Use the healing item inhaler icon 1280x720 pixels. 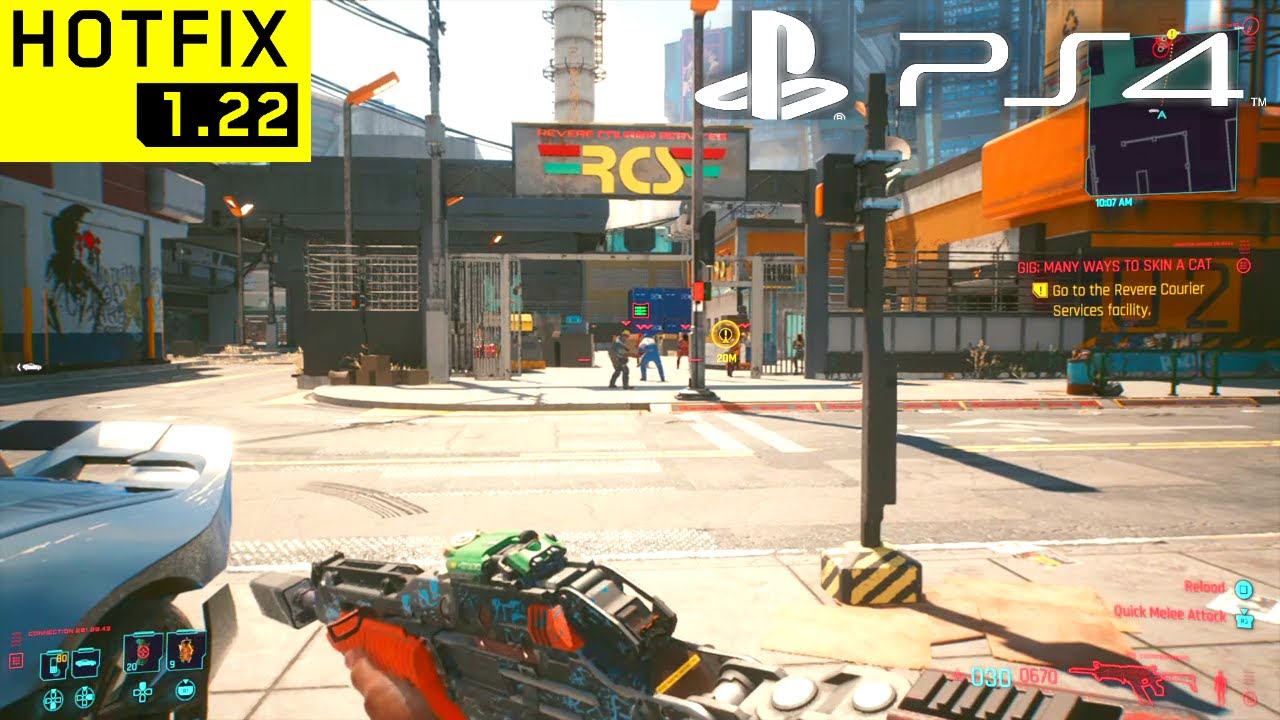point(185,650)
